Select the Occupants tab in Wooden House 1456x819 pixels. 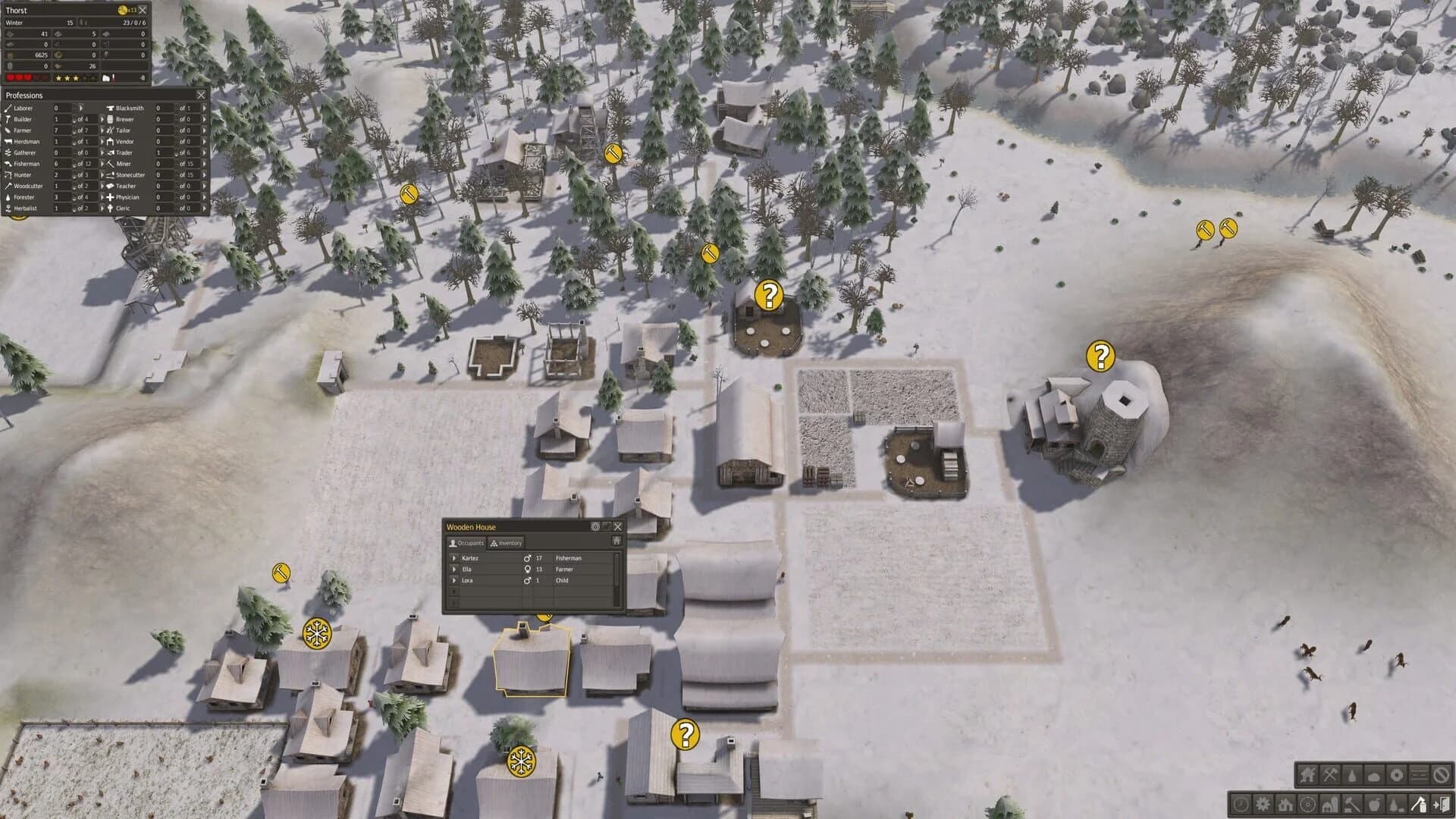coord(466,543)
